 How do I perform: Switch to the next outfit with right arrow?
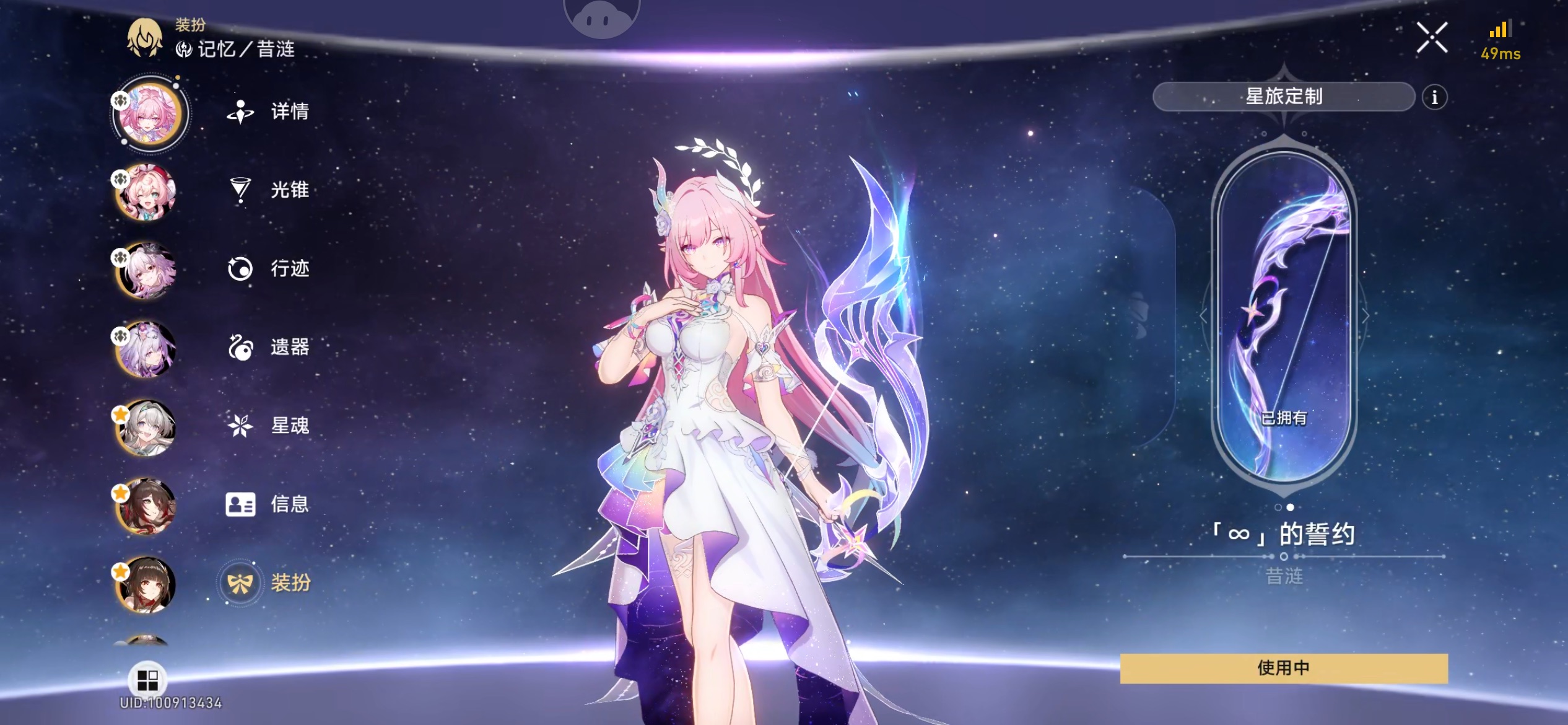(x=1365, y=316)
